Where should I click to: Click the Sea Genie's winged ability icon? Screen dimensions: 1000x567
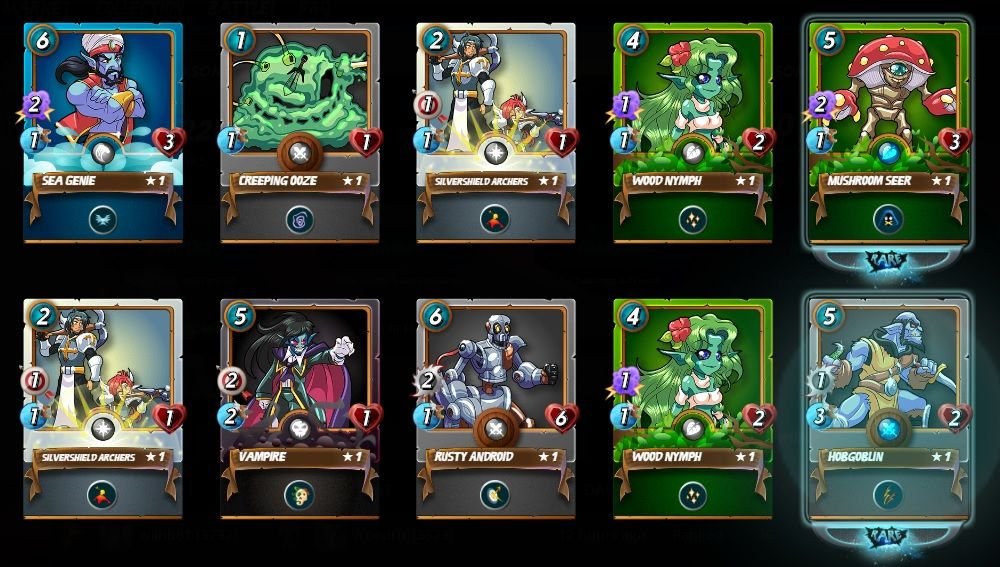(x=103, y=219)
